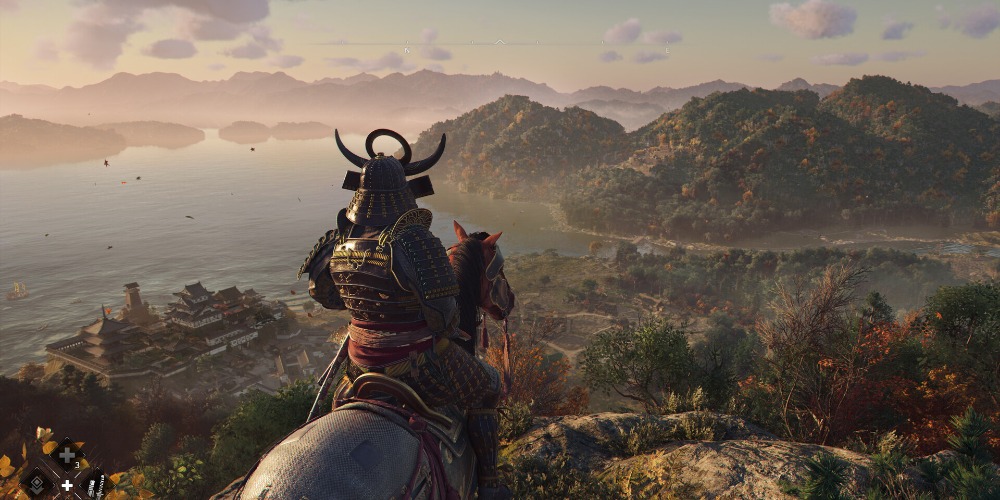Image resolution: width=1000 pixels, height=500 pixels.
Task: Choose the layered diamond quick-slot icon
Action: pos(37,483)
